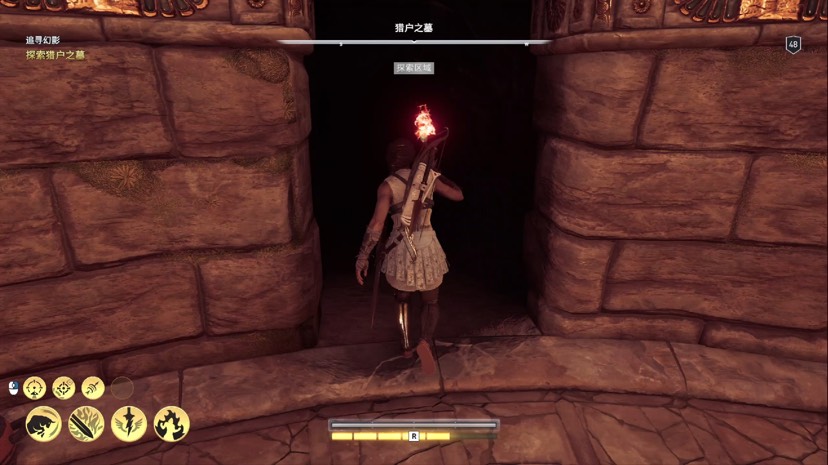
Task: Select the first crosshair bow ability
Action: point(35,387)
